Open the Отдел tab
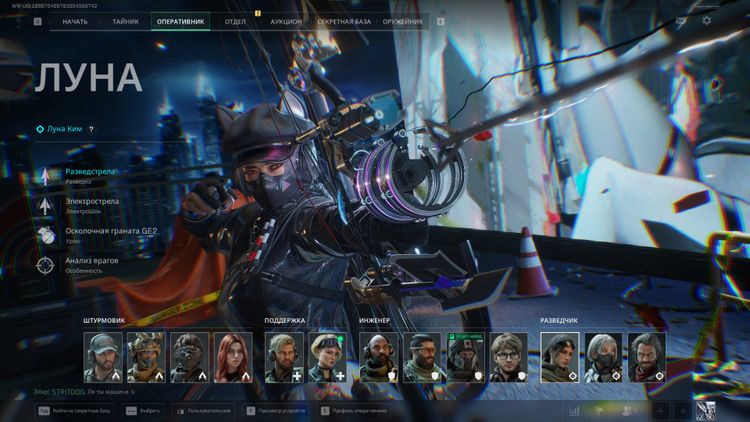This screenshot has width=750, height=422. tap(236, 20)
